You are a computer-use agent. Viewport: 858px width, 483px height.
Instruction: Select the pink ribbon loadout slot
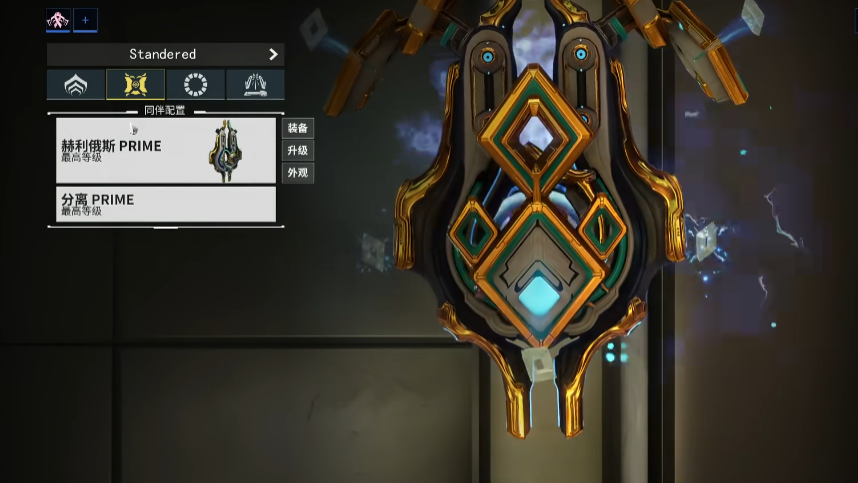point(58,20)
